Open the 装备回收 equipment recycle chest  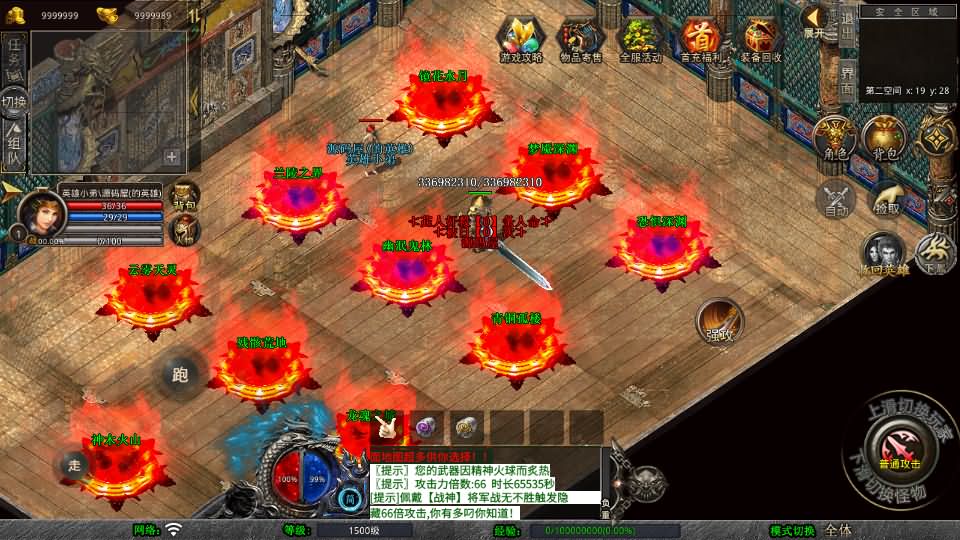(762, 38)
